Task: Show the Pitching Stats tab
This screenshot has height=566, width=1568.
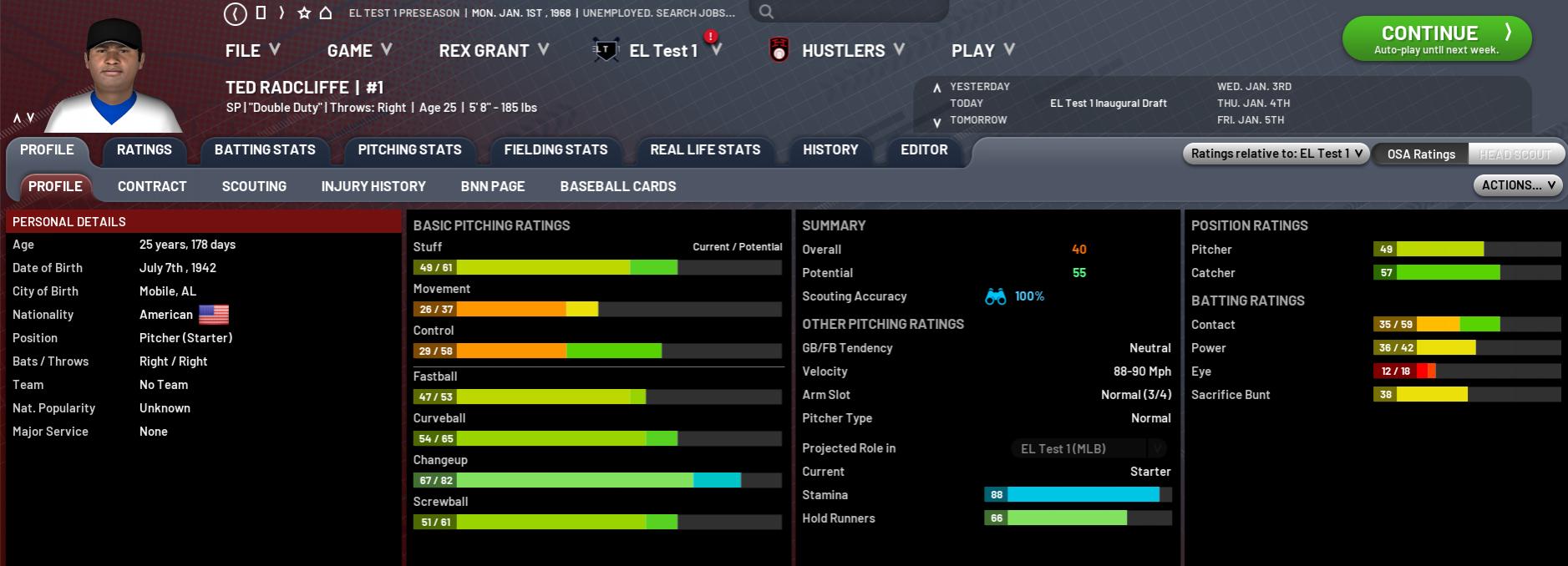Action: [409, 150]
